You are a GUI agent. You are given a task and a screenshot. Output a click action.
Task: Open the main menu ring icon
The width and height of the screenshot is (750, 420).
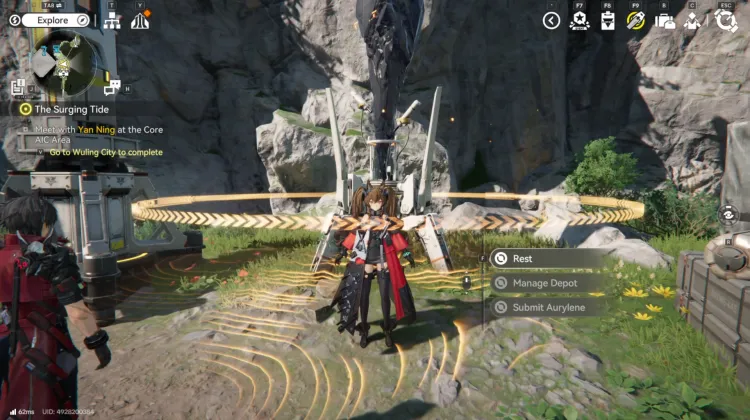(x=727, y=20)
